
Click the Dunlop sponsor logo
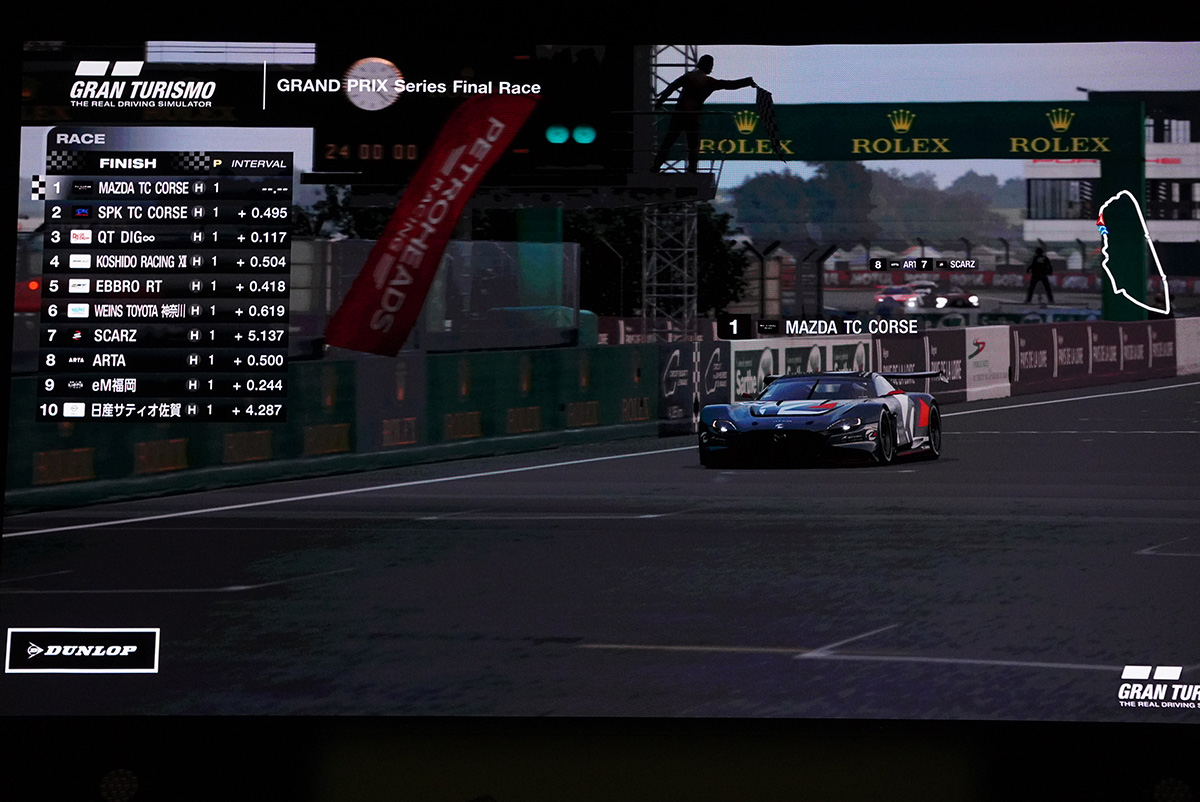(x=82, y=650)
